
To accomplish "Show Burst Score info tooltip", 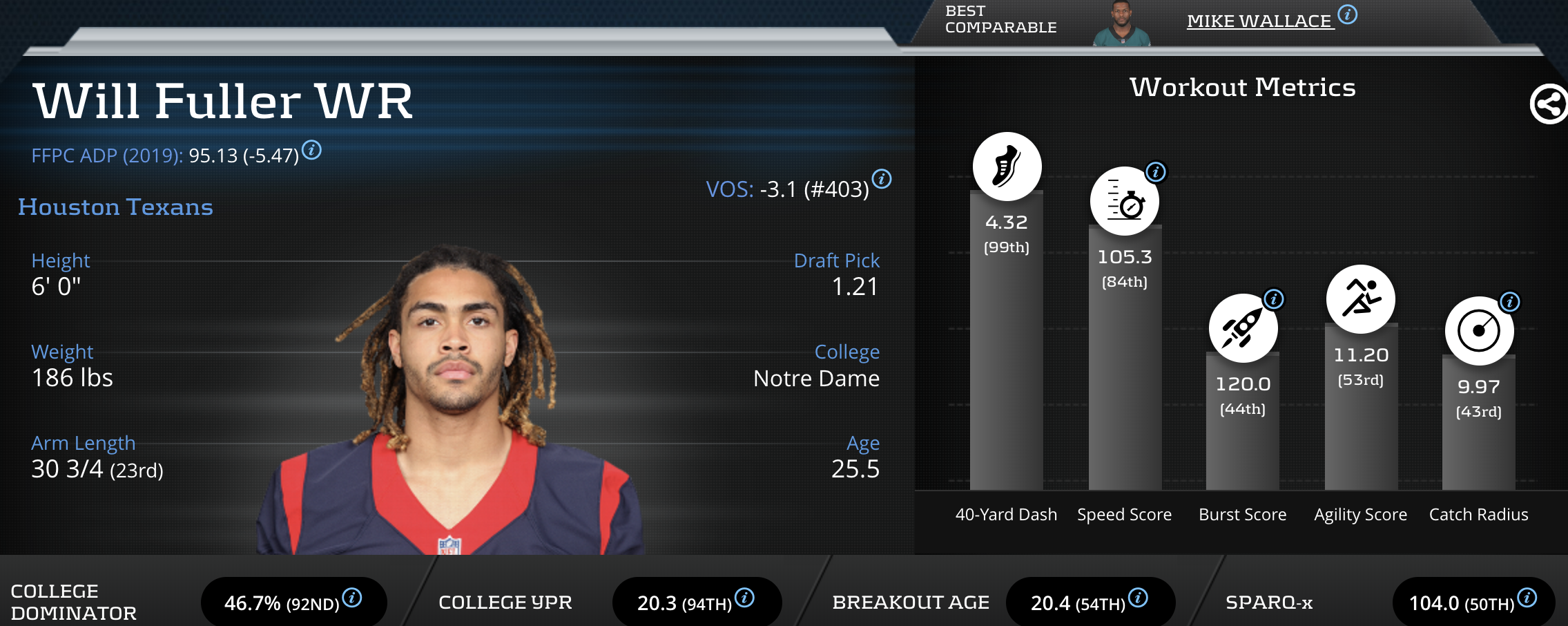I will 1274,299.
